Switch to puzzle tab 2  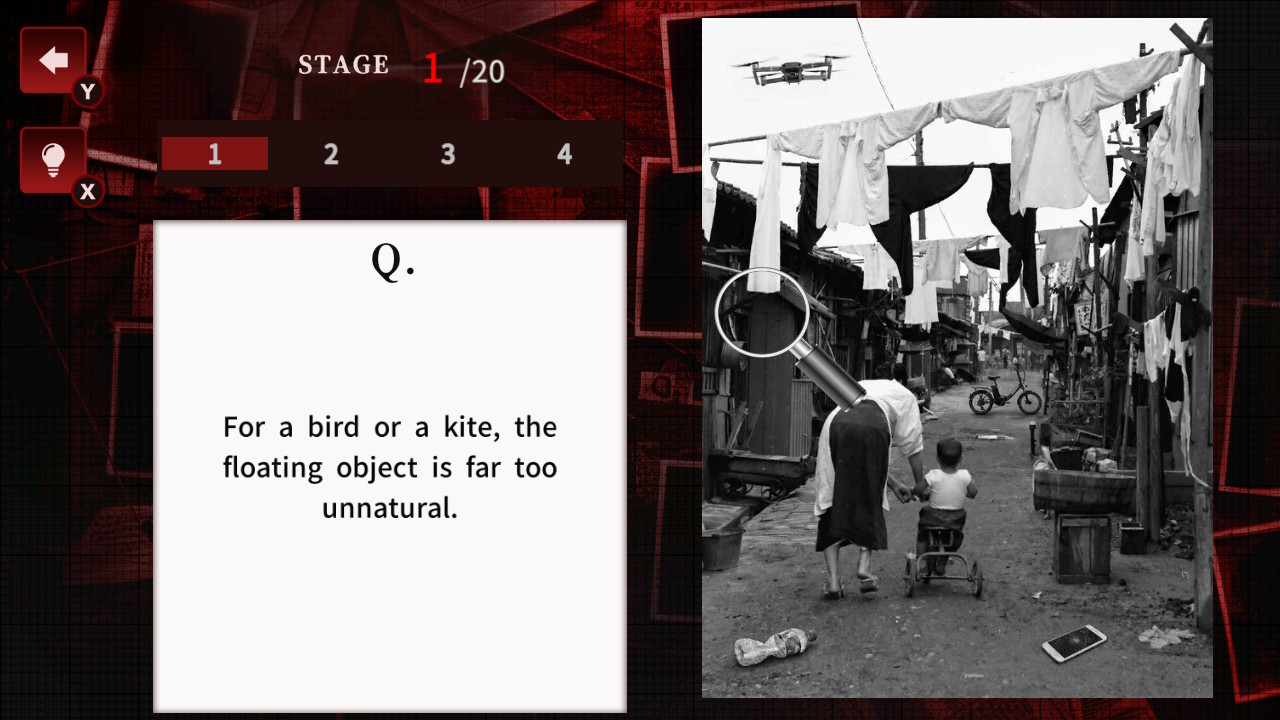coord(331,154)
